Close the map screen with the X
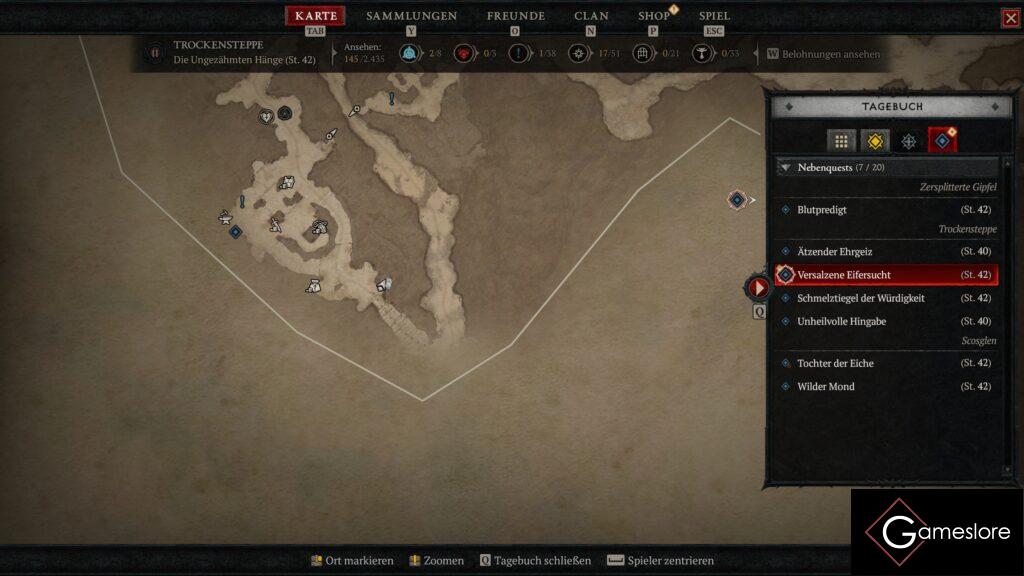This screenshot has height=576, width=1024. click(x=1010, y=18)
